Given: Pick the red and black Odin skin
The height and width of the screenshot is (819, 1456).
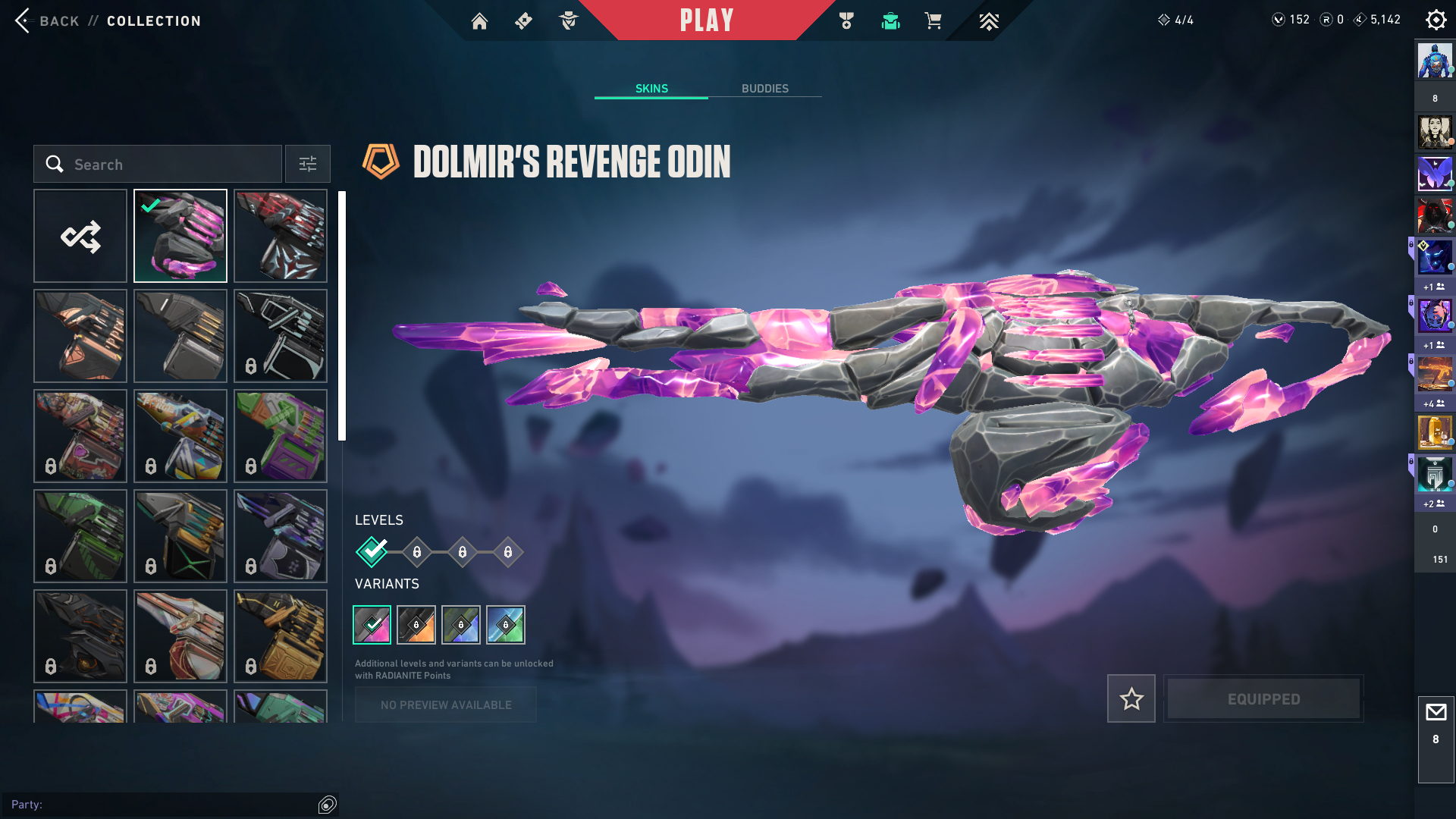Looking at the screenshot, I should tap(281, 236).
